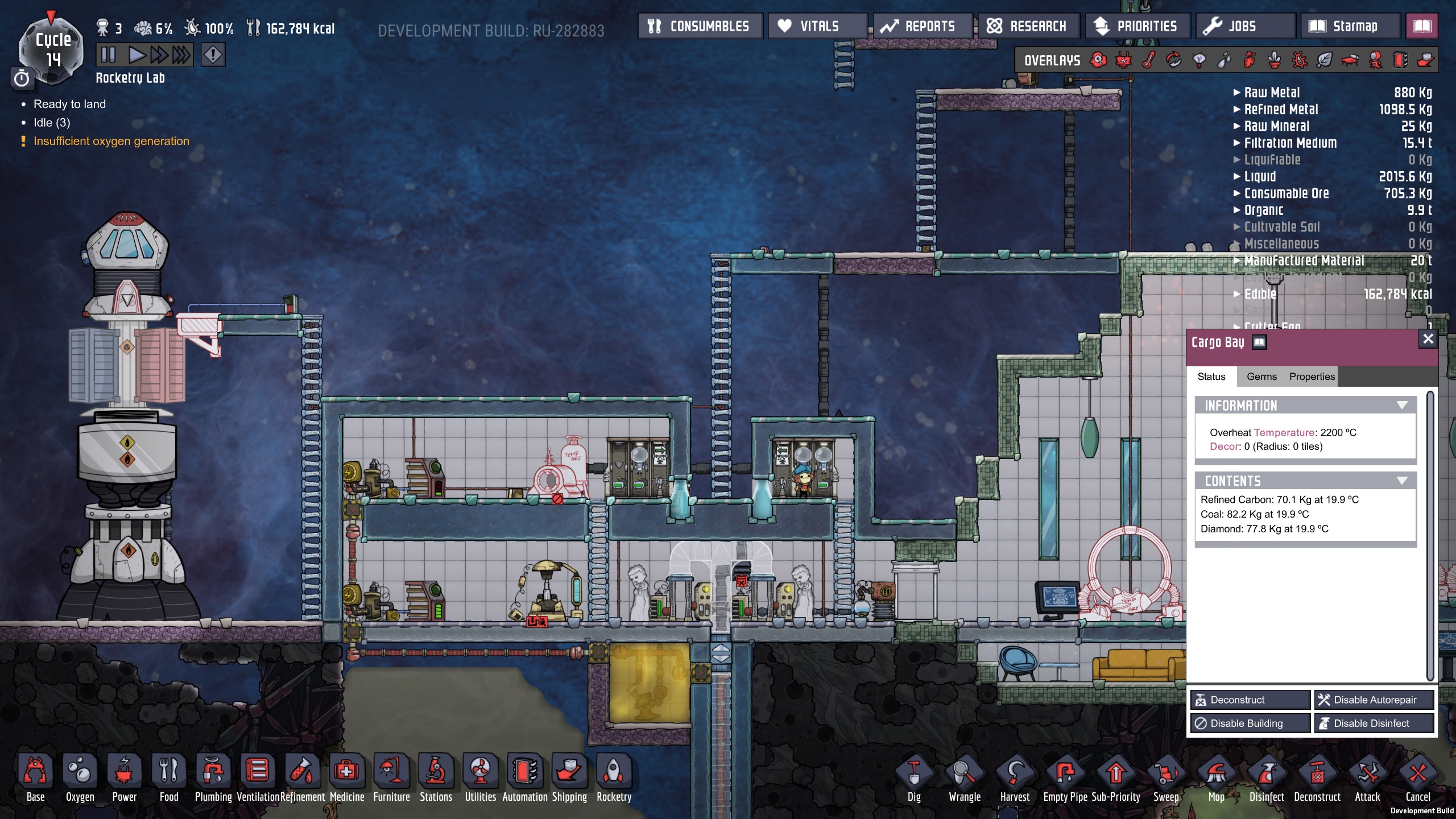Viewport: 1456px width, 819px height.
Task: Choose Disable Building
Action: coord(1250,723)
